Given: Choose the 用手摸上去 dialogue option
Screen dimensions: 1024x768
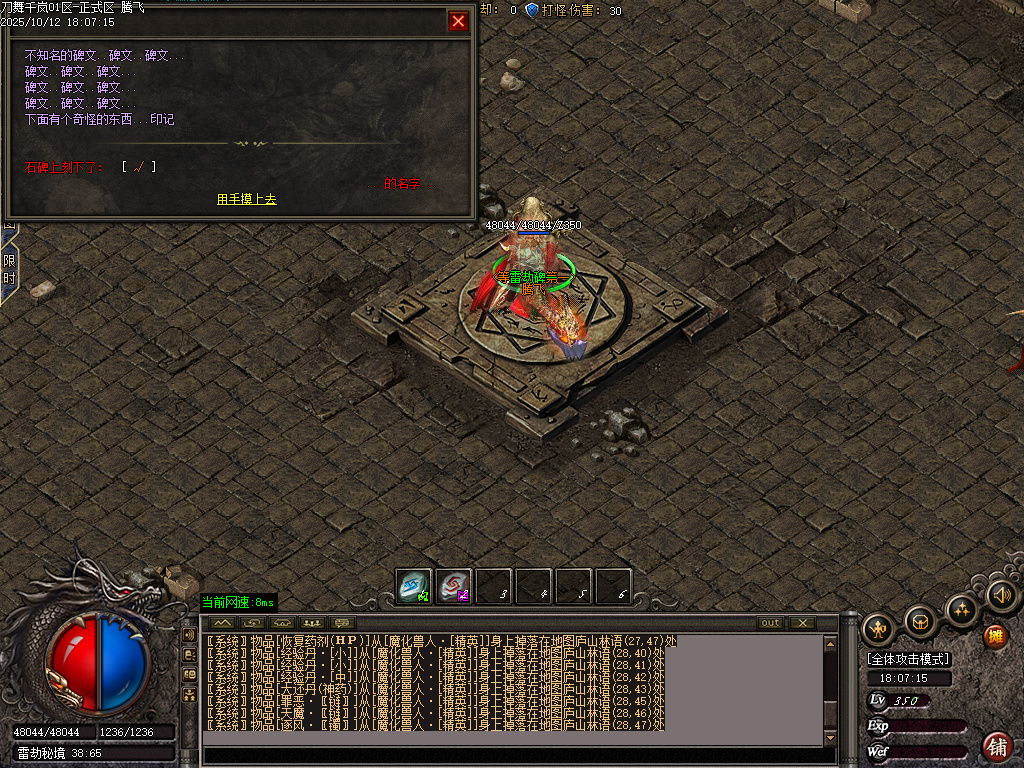Looking at the screenshot, I should click(247, 199).
